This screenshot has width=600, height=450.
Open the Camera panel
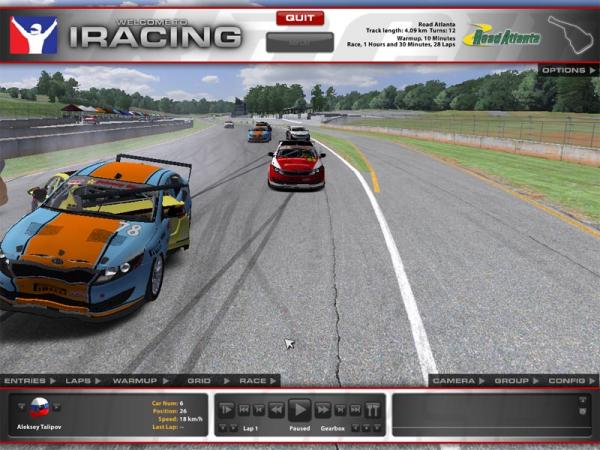(454, 381)
